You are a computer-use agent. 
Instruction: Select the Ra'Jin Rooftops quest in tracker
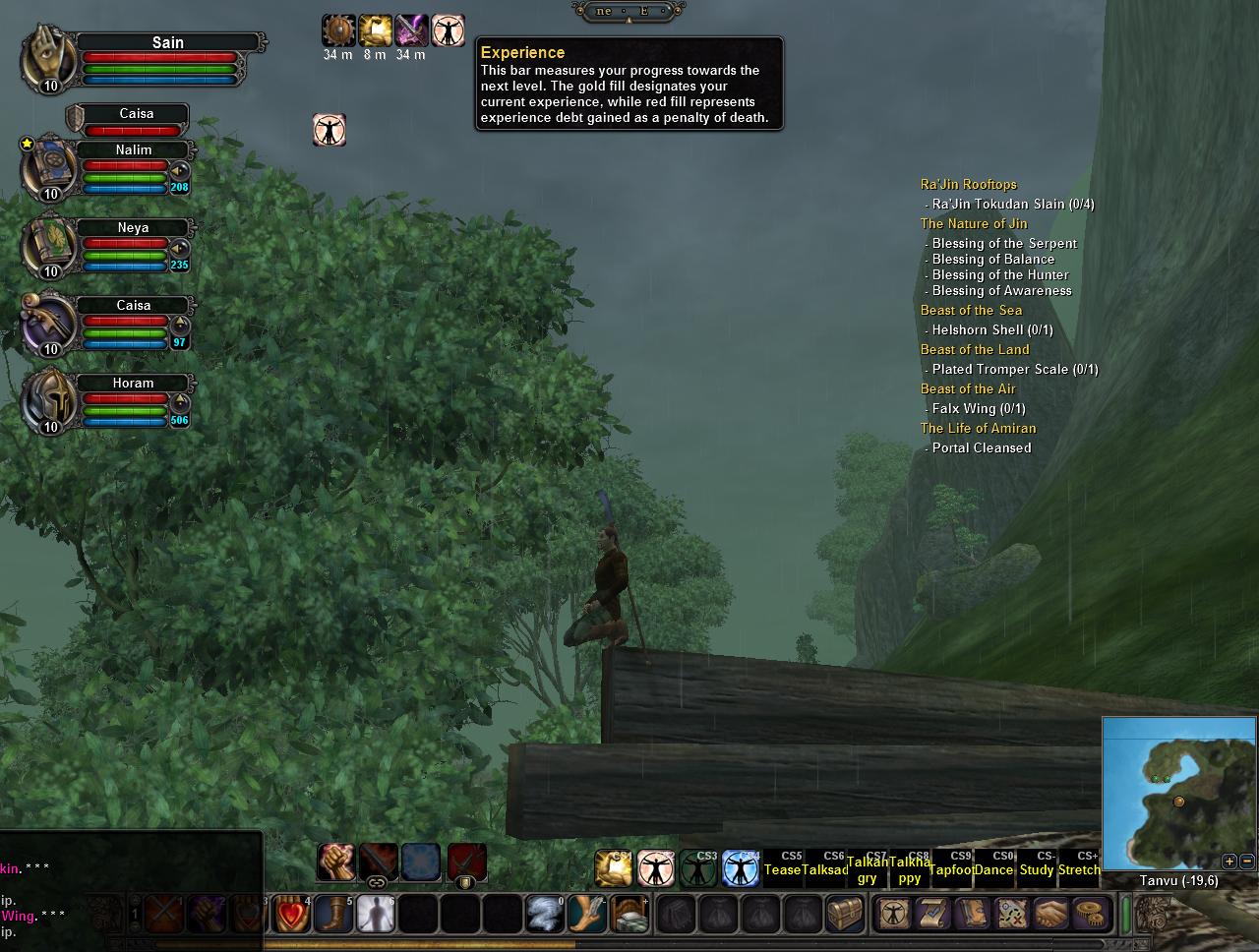[968, 184]
